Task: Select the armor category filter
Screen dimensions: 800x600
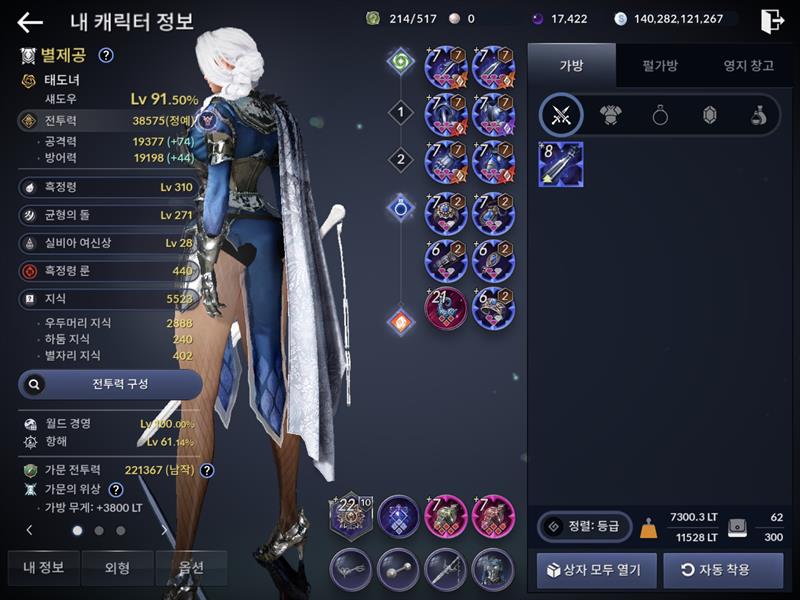Action: click(611, 116)
